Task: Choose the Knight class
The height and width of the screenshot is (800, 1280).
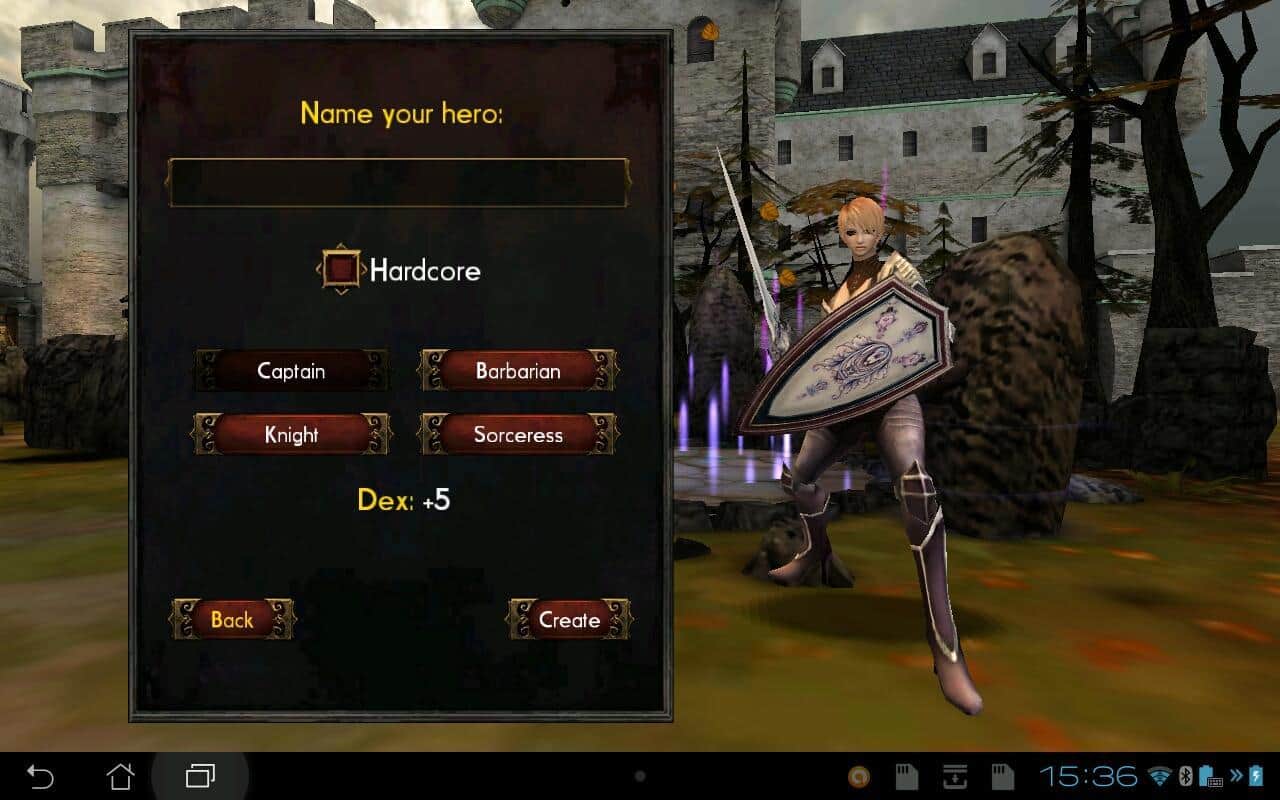Action: coord(291,435)
